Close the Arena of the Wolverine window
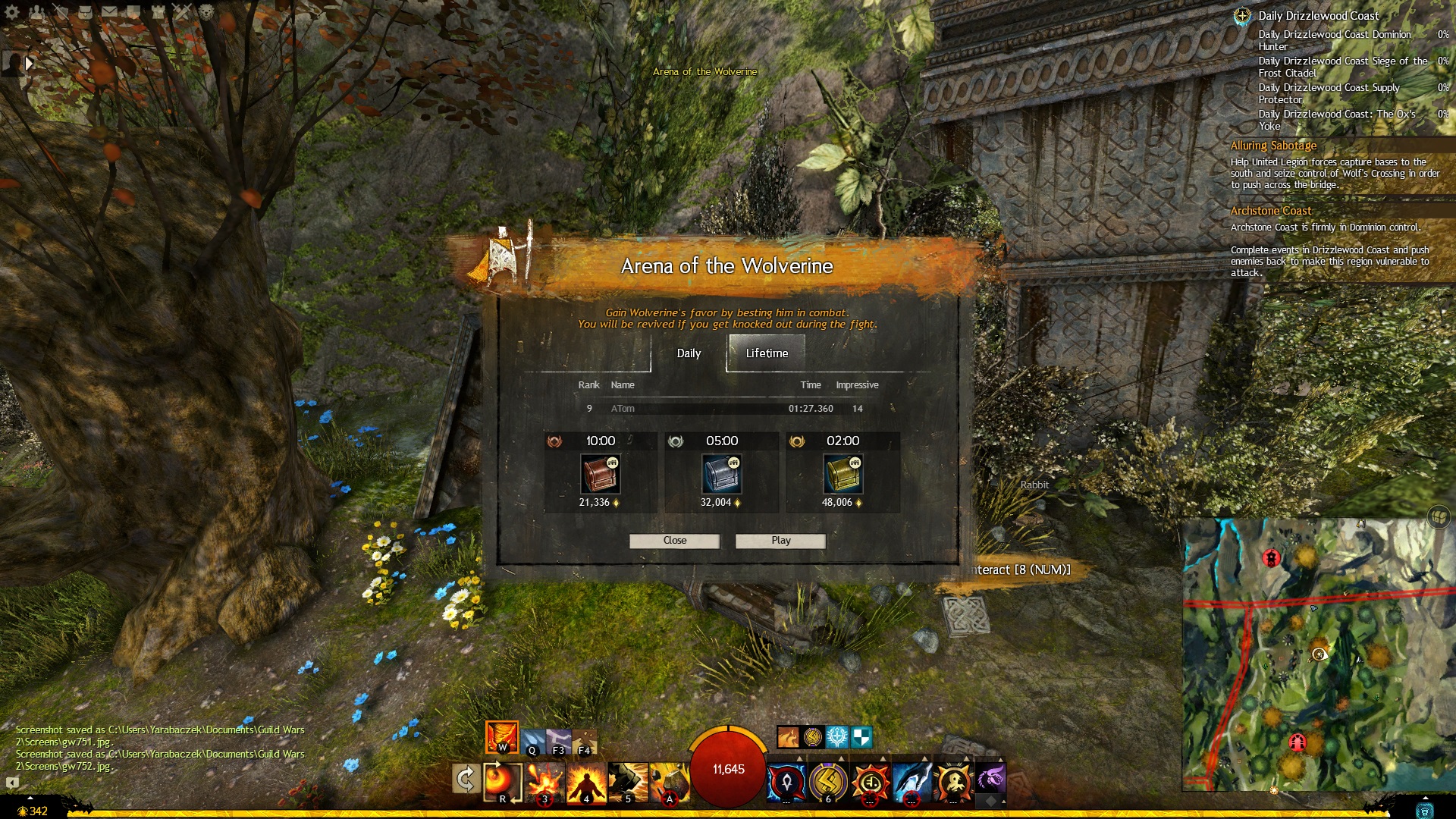The height and width of the screenshot is (819, 1456). coord(674,541)
